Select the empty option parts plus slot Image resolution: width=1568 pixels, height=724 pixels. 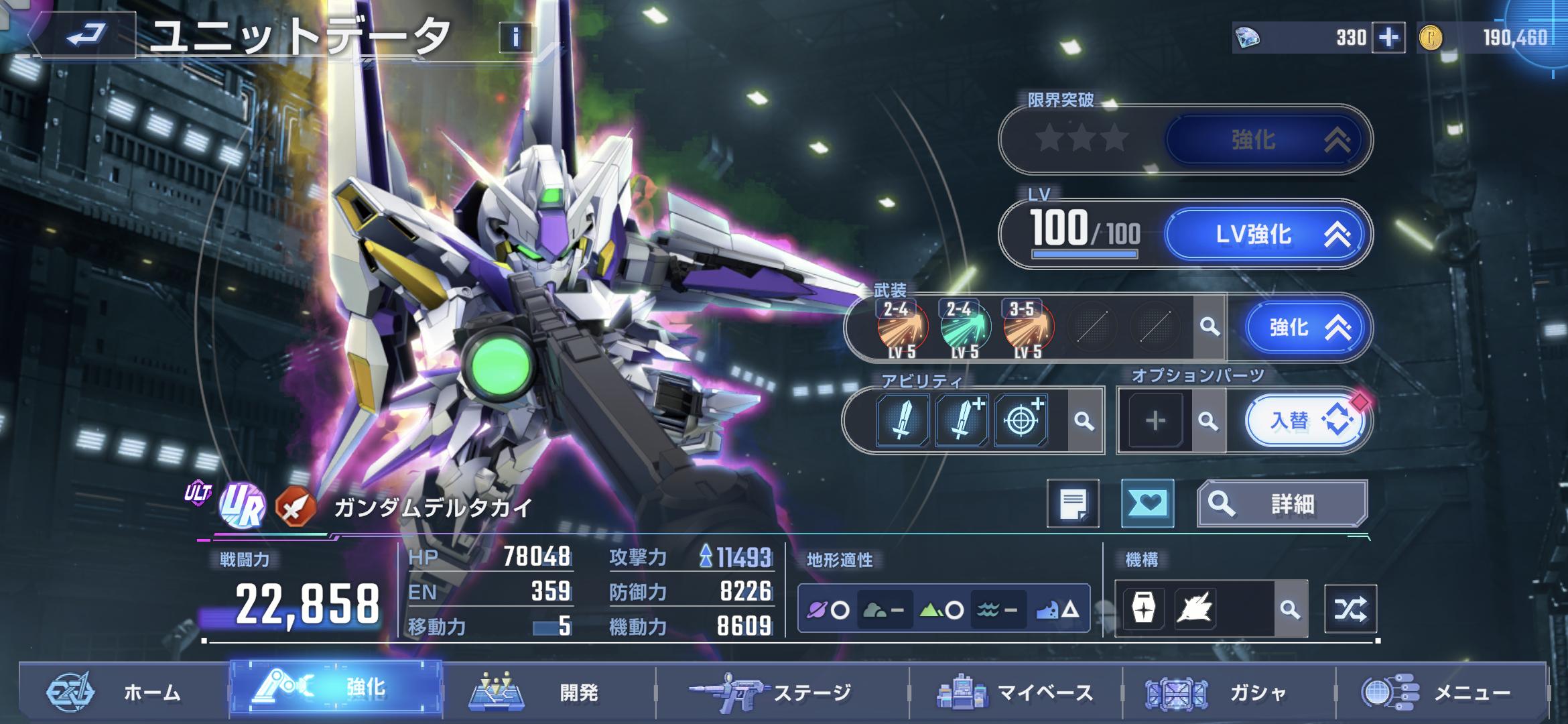(1155, 421)
